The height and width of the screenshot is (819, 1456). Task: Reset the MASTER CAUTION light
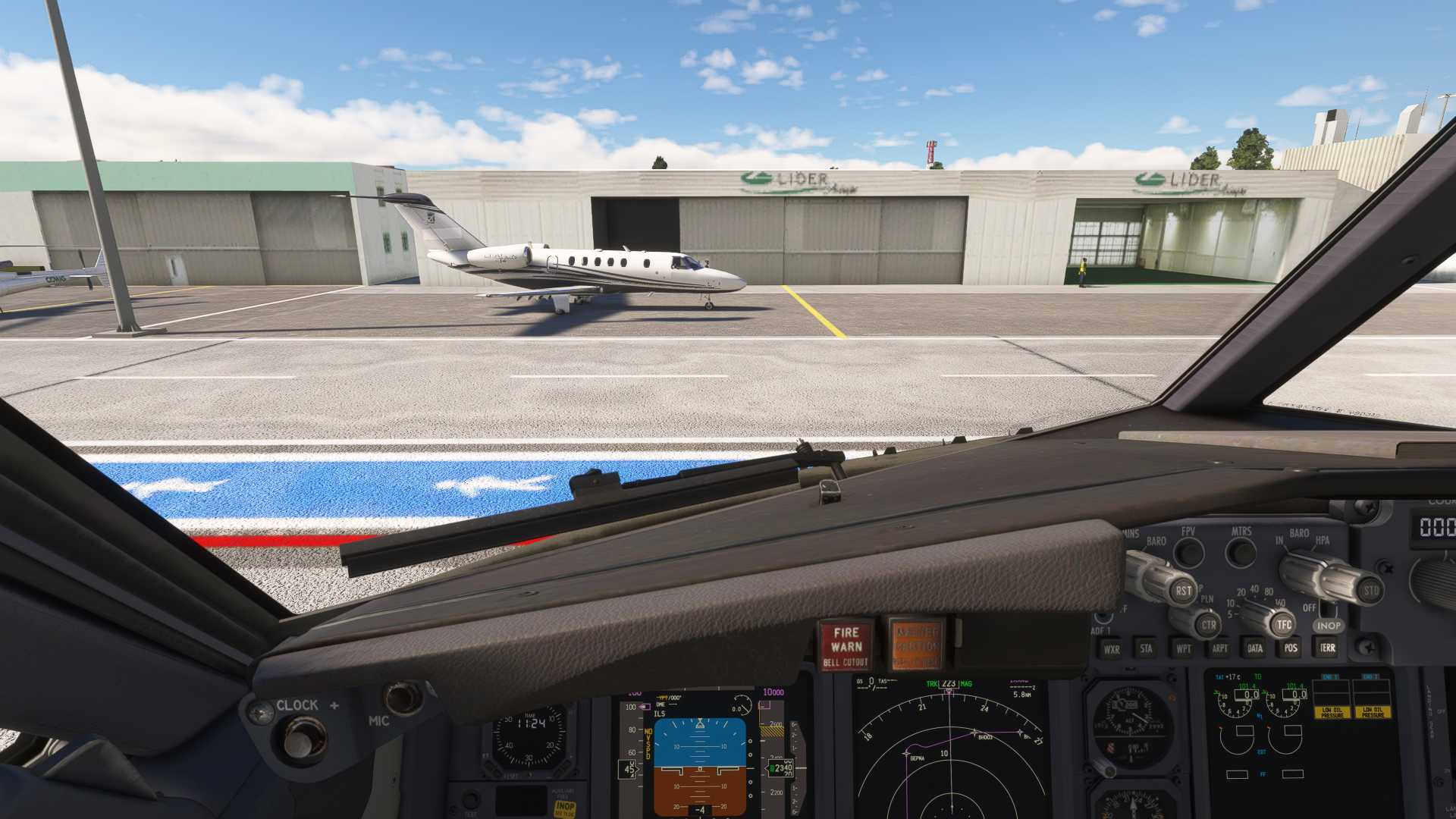click(x=917, y=645)
